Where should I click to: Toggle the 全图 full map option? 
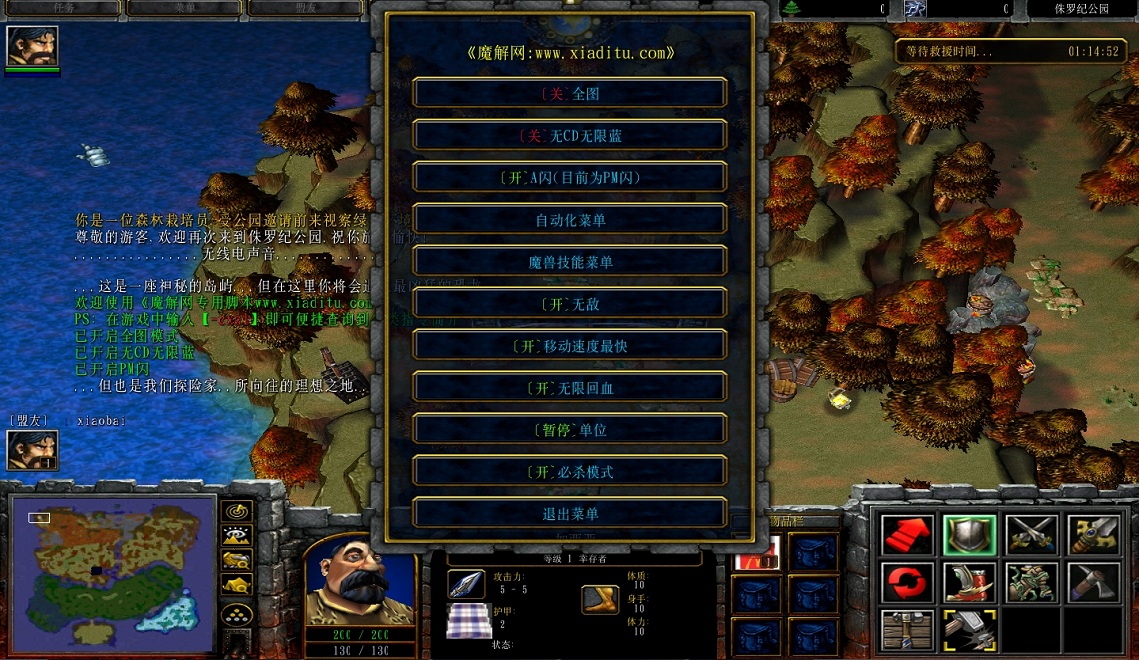coord(569,93)
